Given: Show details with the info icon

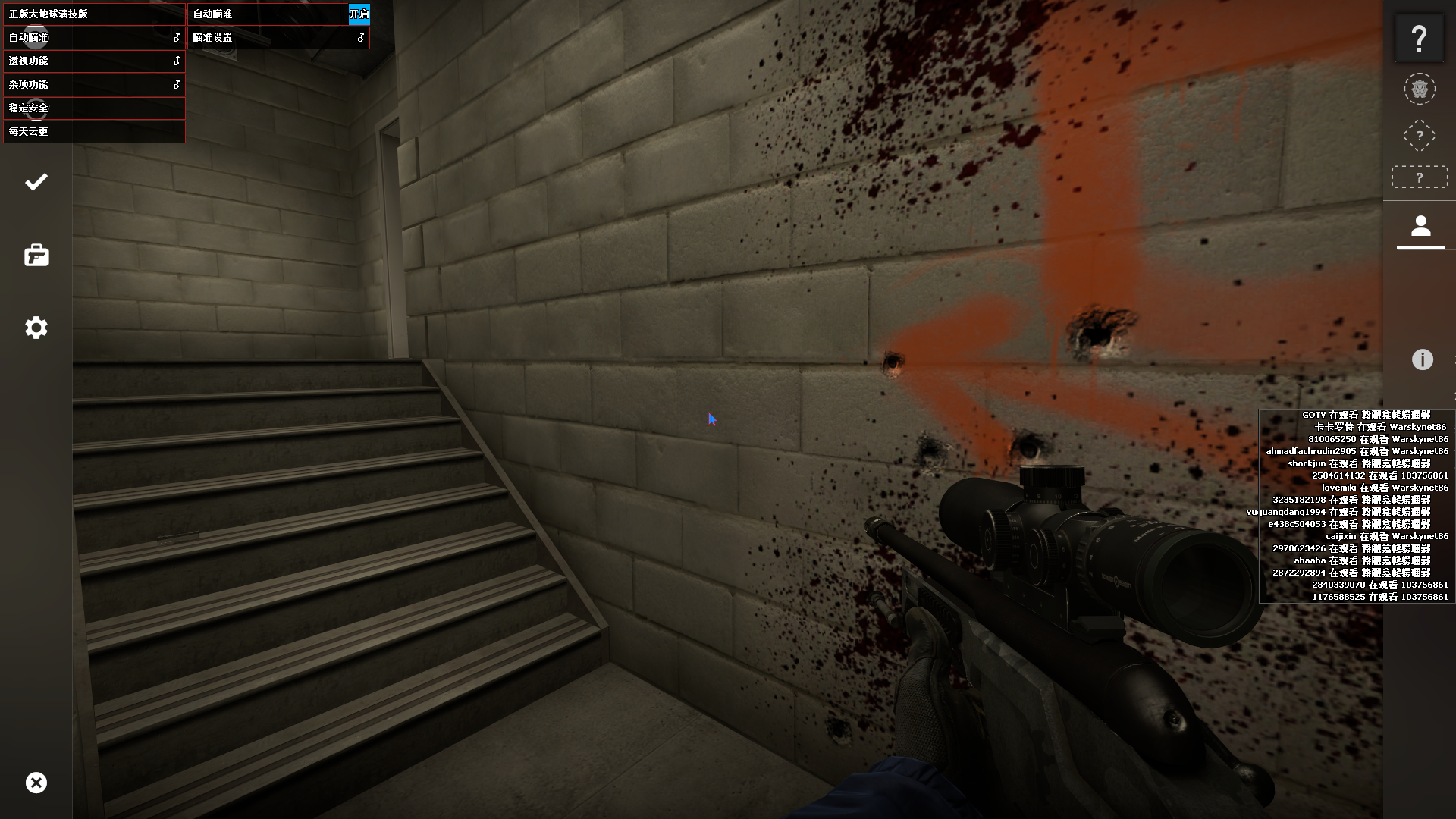Looking at the screenshot, I should tap(1422, 359).
